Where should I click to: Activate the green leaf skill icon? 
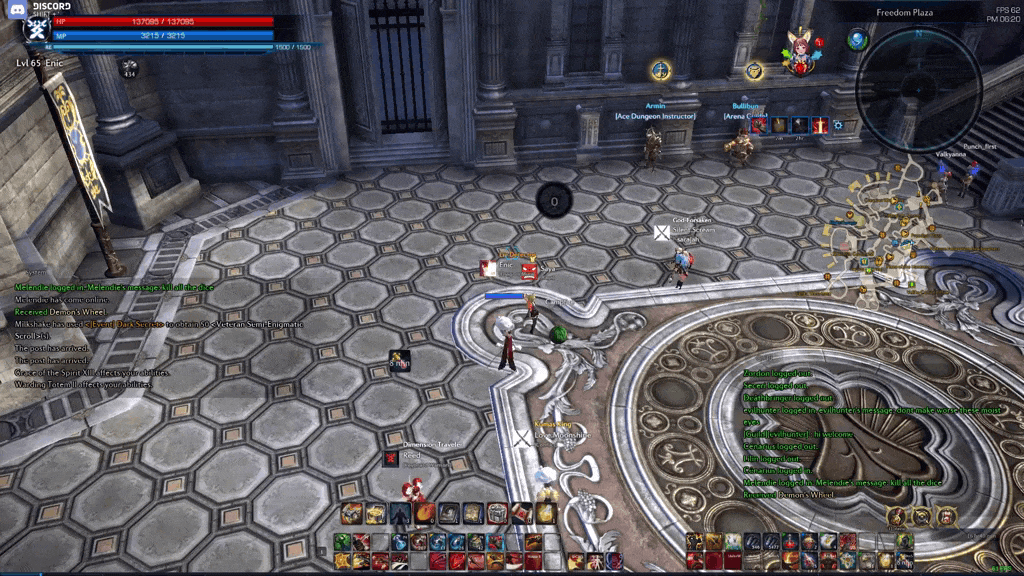point(343,542)
